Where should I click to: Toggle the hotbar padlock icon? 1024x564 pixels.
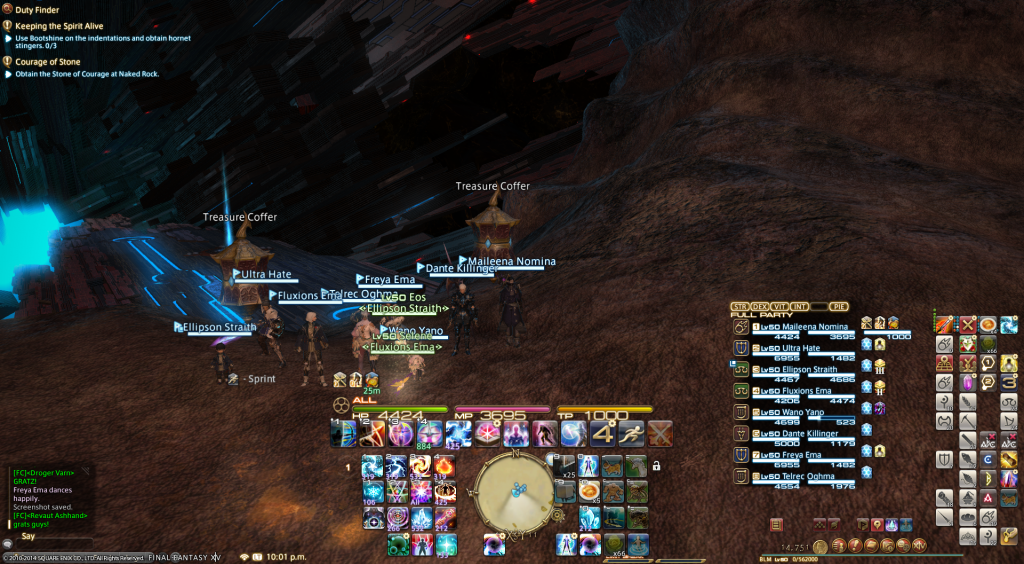(x=656, y=466)
